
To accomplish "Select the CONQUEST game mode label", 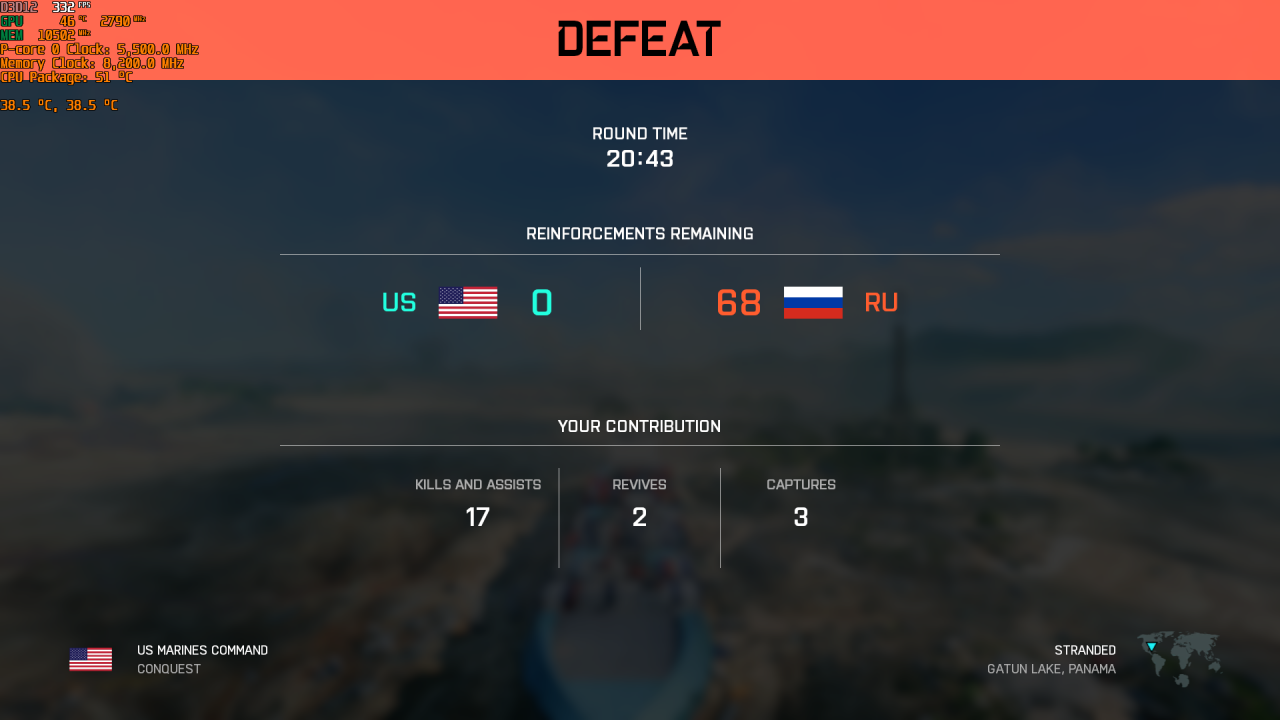I will pyautogui.click(x=168, y=668).
